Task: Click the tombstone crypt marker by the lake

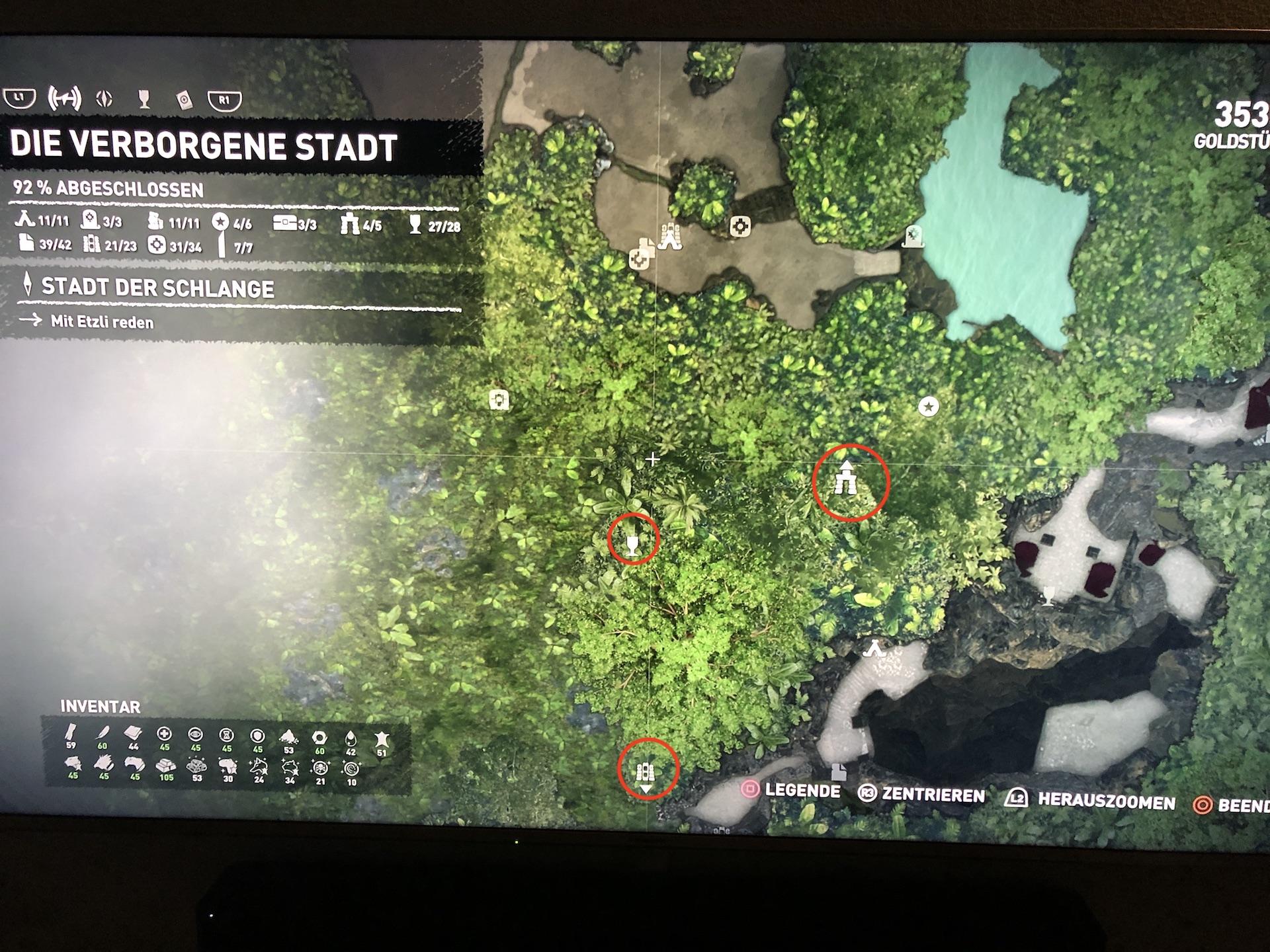Action: pos(913,236)
